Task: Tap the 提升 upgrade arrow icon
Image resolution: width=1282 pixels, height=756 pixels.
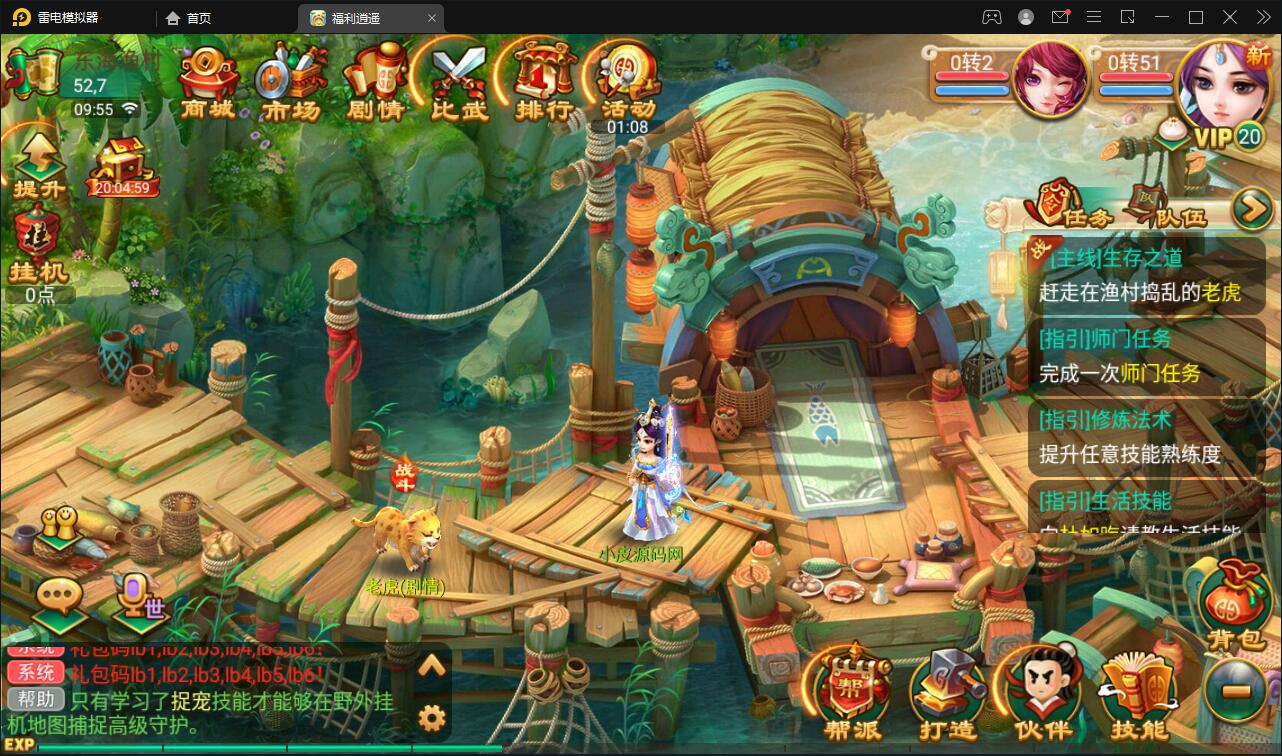Action: [38, 165]
